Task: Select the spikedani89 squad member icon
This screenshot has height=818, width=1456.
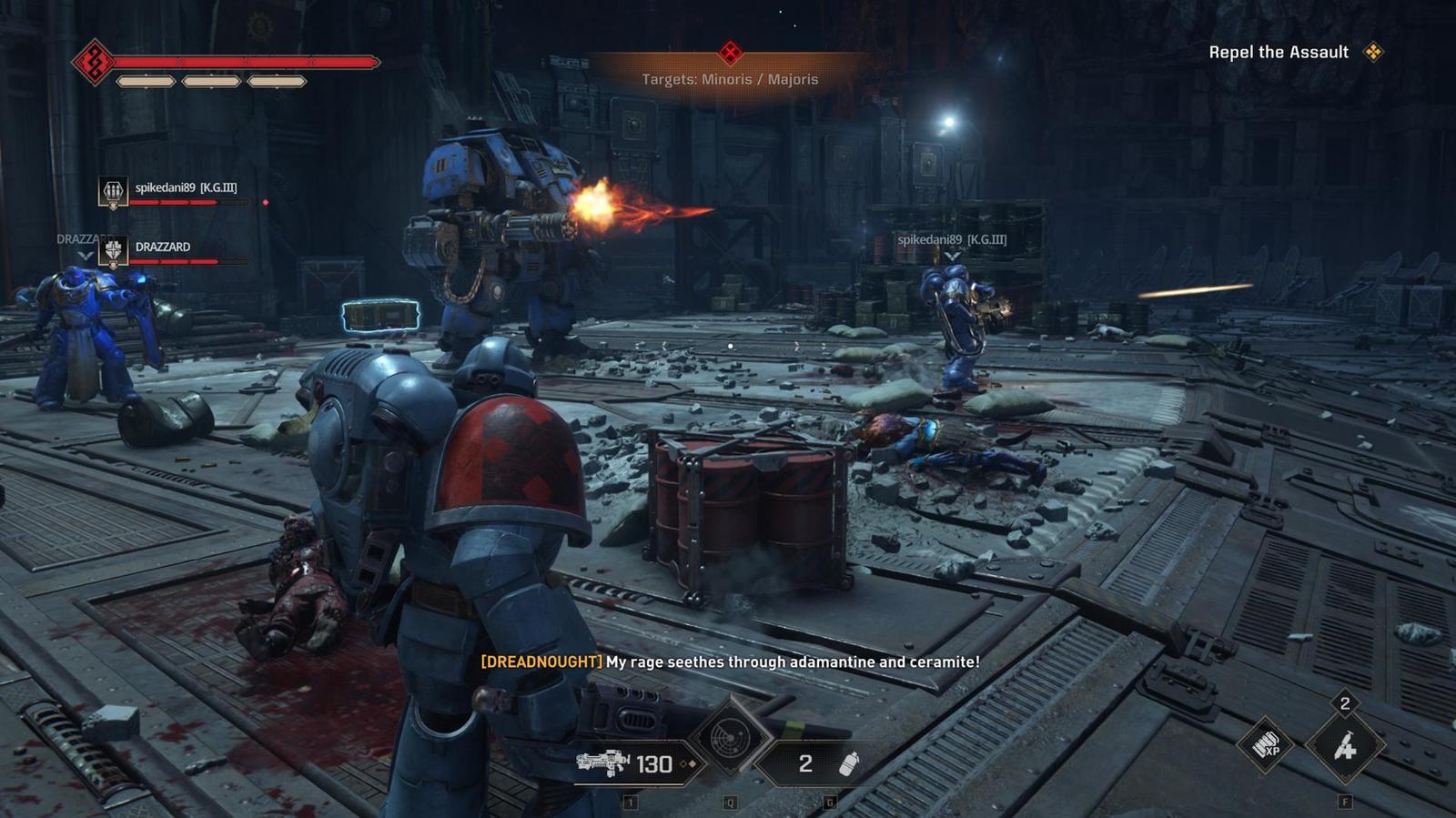Action: (x=113, y=192)
